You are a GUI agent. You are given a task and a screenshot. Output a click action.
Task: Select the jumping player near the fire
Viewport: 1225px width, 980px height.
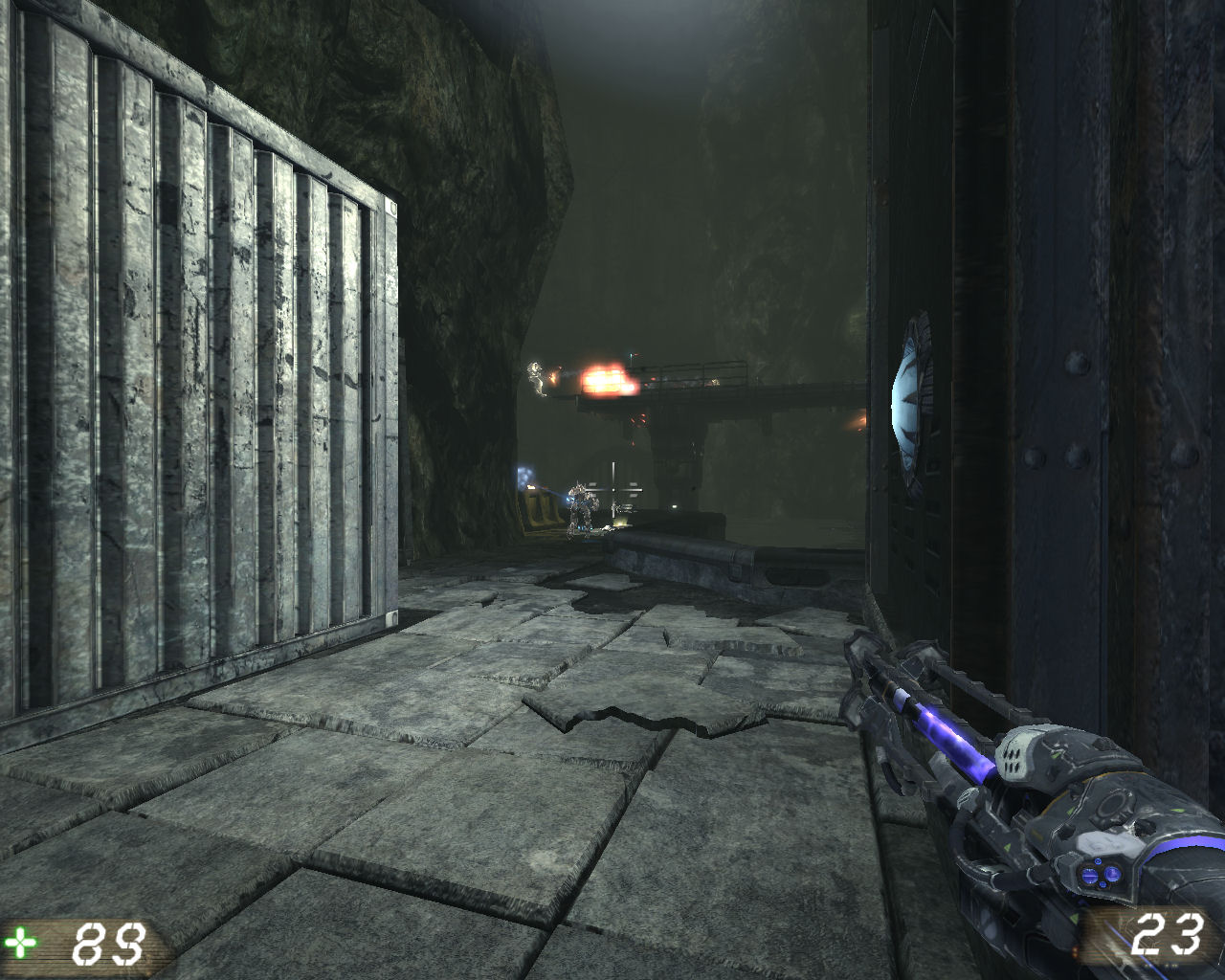[537, 378]
